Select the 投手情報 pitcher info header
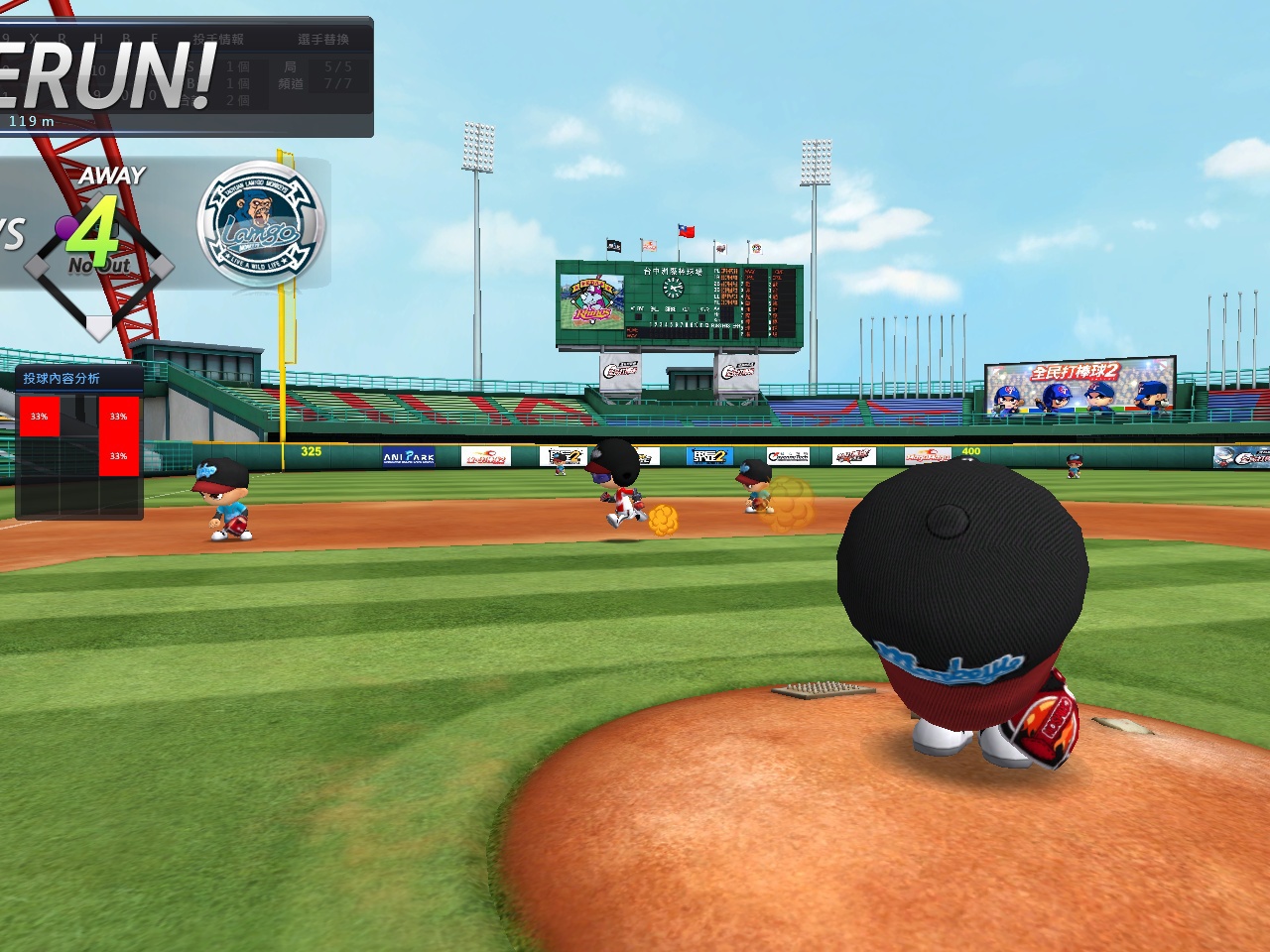Image resolution: width=1270 pixels, height=952 pixels. pos(218,40)
